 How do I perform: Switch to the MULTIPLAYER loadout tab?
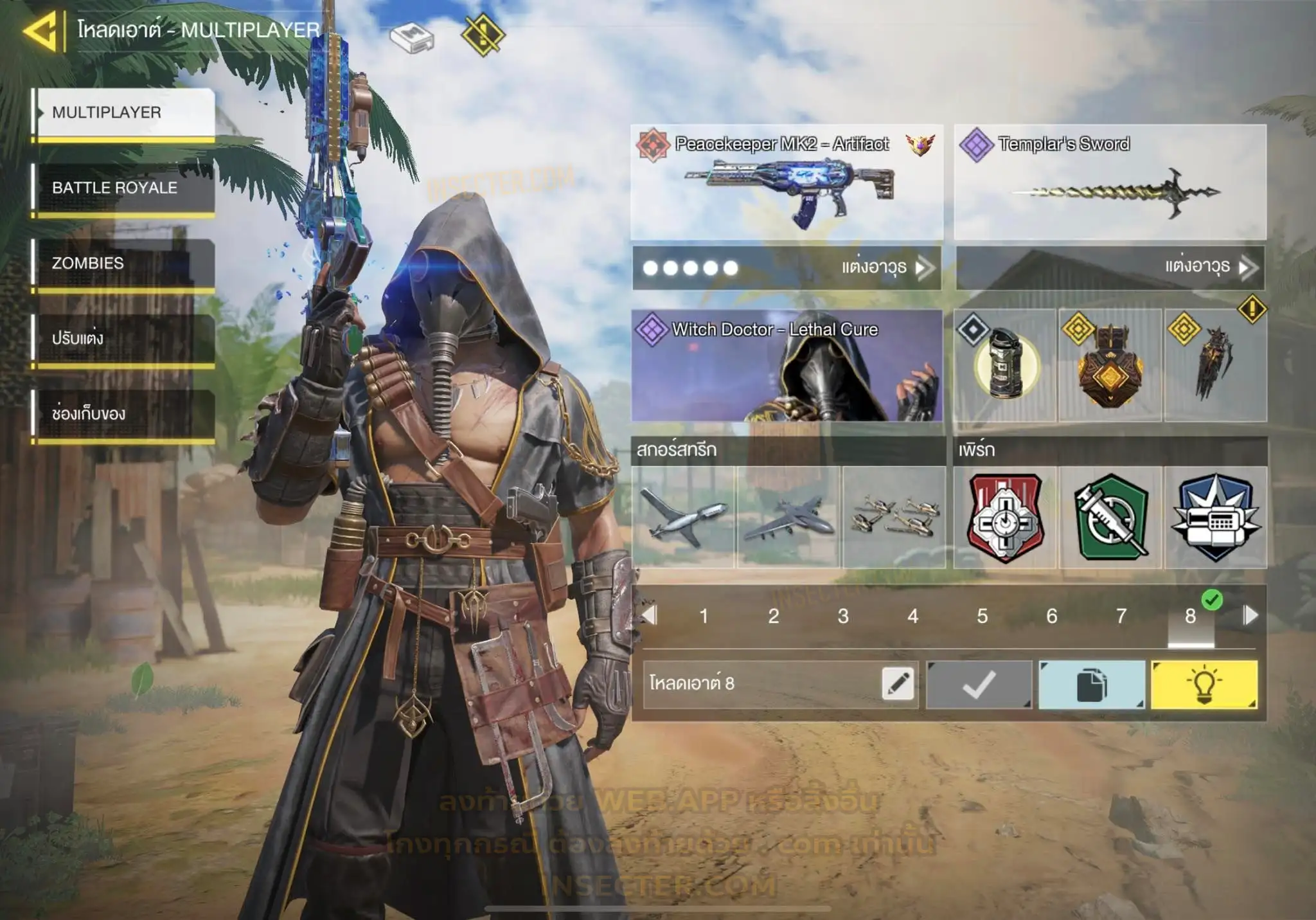124,113
